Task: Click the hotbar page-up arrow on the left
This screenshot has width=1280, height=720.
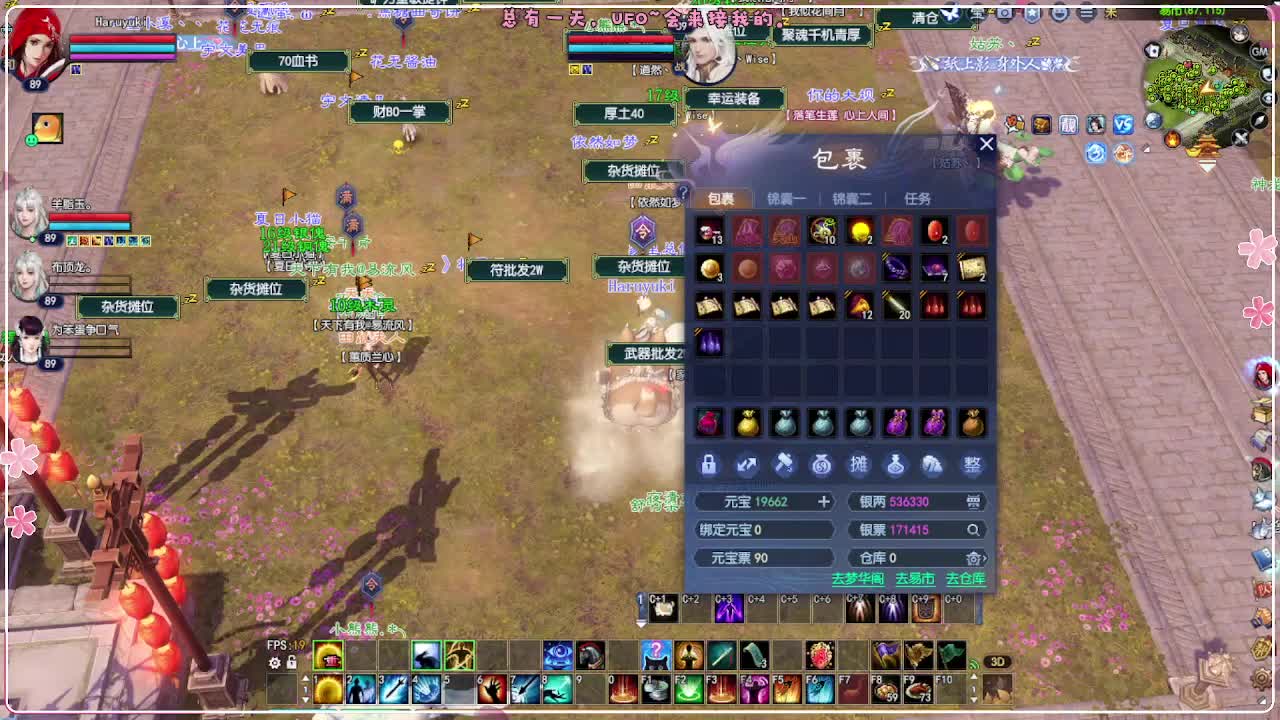Action: pyautogui.click(x=306, y=676)
